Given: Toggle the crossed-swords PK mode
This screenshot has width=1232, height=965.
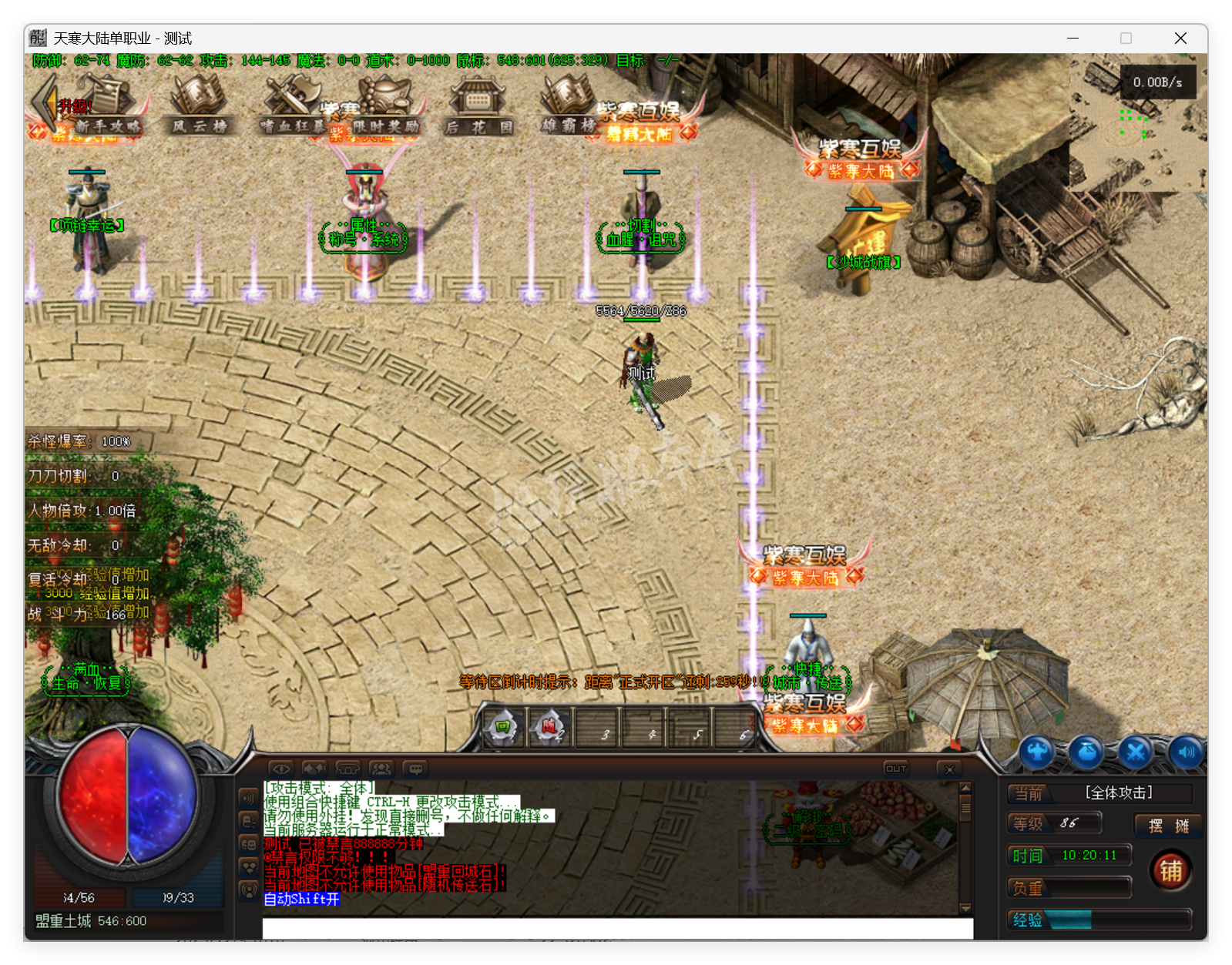Looking at the screenshot, I should (1134, 752).
